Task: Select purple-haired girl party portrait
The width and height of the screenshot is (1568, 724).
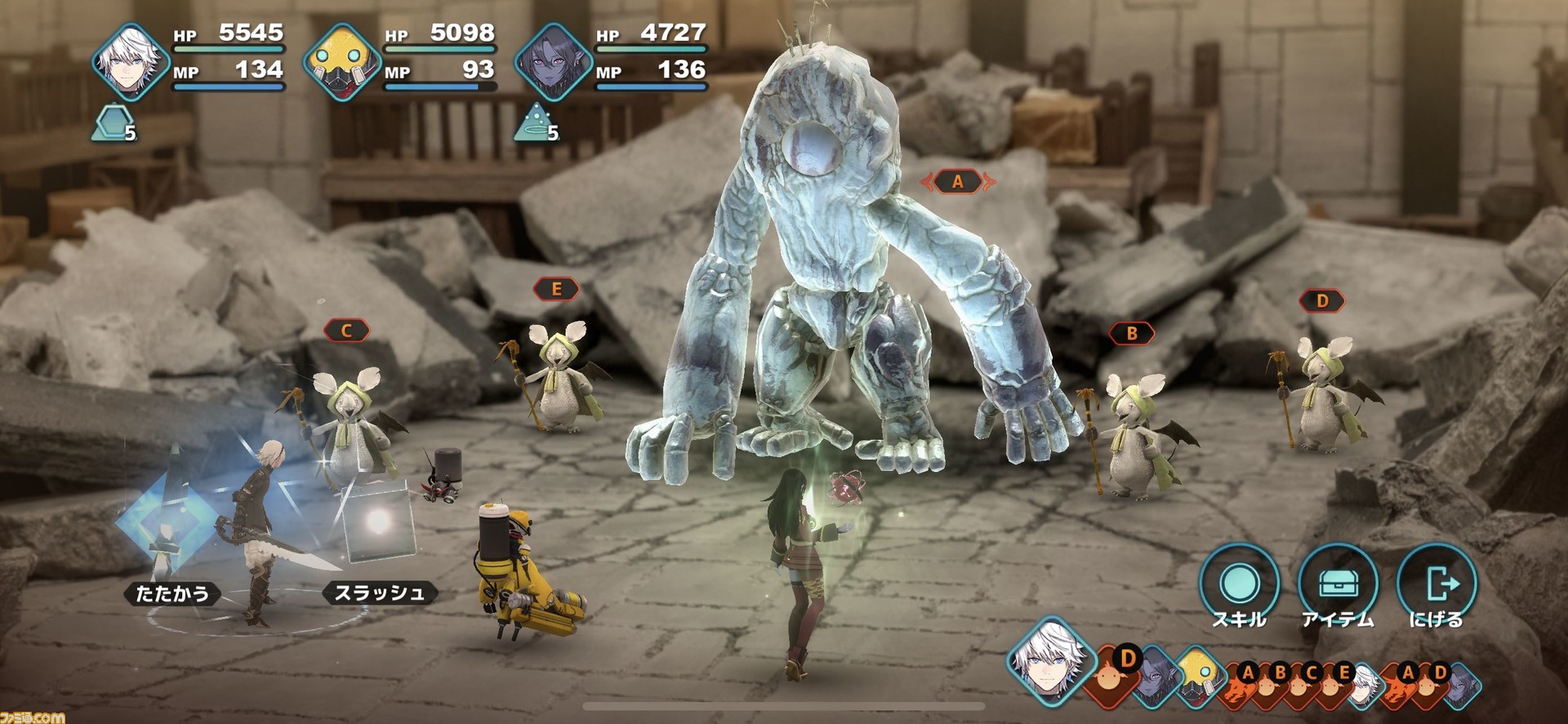Action: (554, 63)
